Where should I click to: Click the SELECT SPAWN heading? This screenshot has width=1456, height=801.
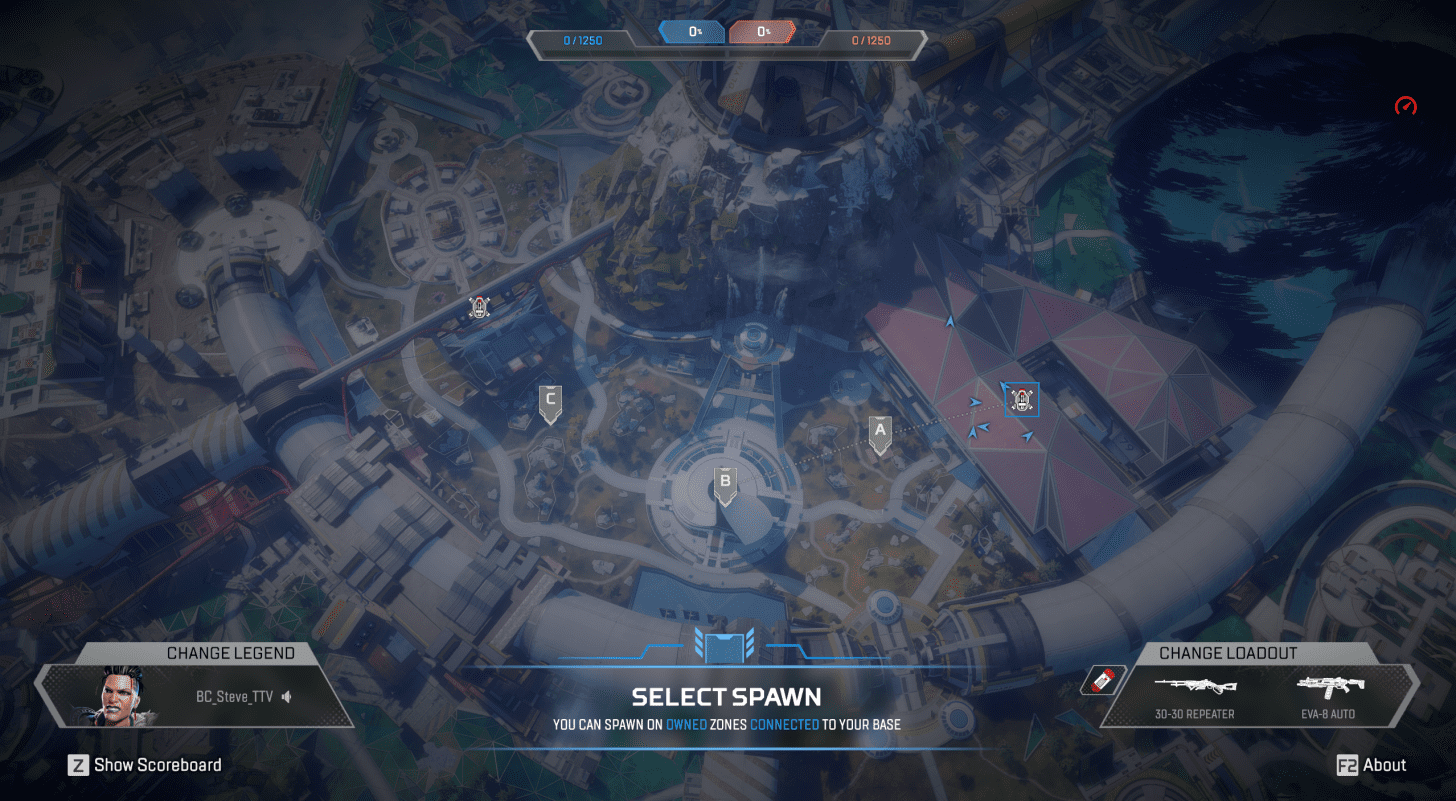[x=725, y=697]
